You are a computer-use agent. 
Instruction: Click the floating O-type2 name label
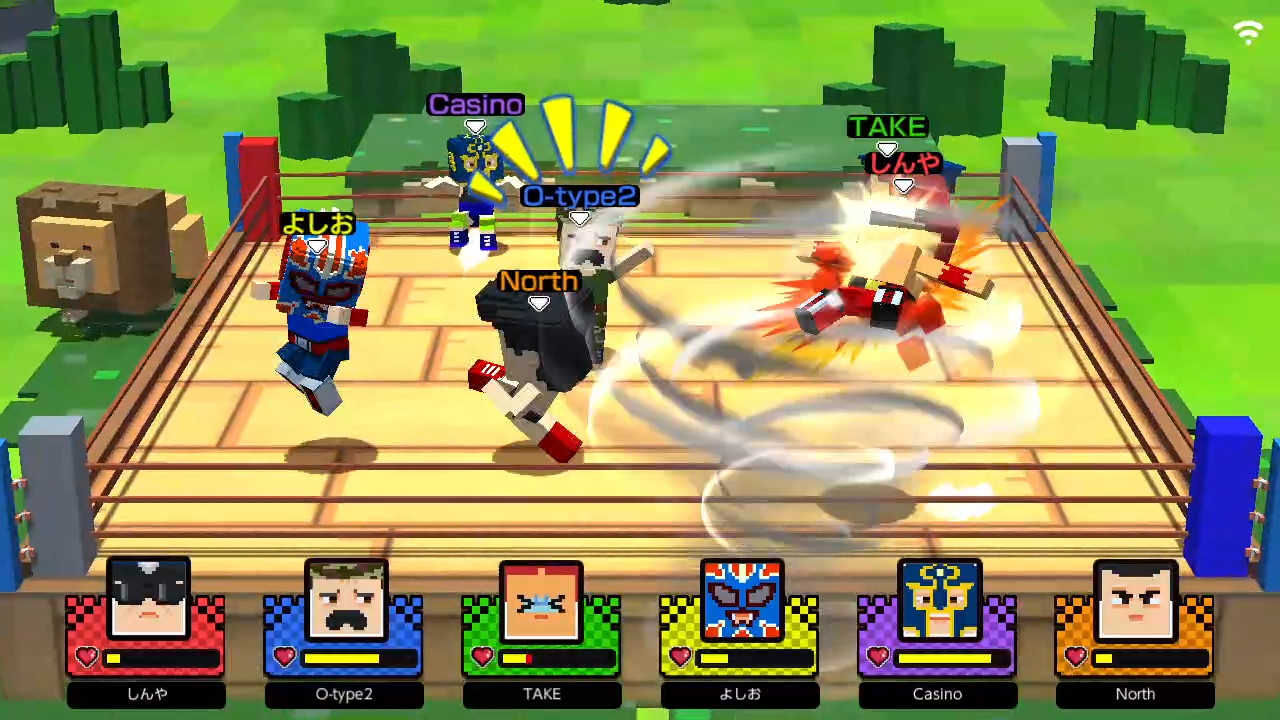coord(578,196)
